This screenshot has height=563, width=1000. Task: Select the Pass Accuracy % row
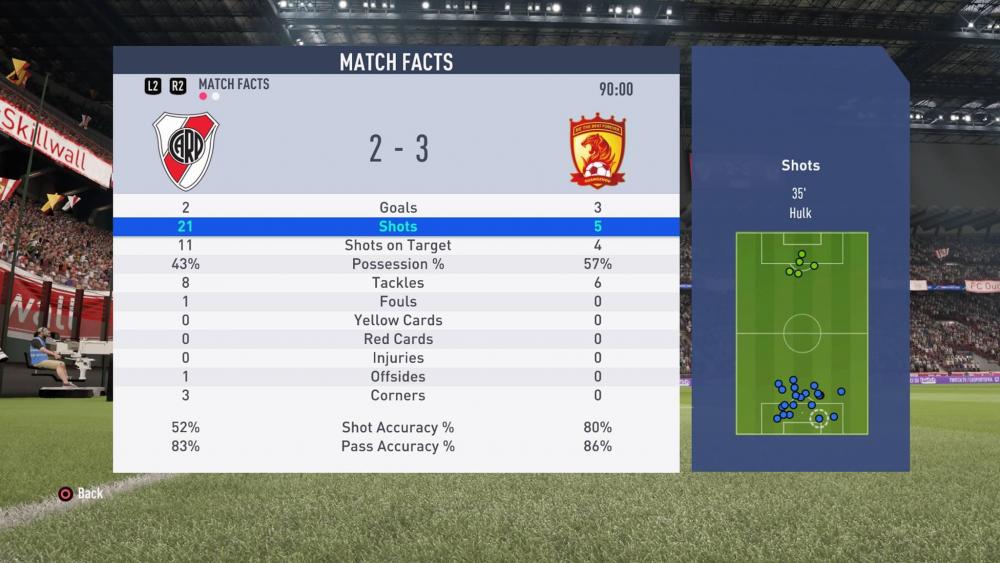coord(398,446)
